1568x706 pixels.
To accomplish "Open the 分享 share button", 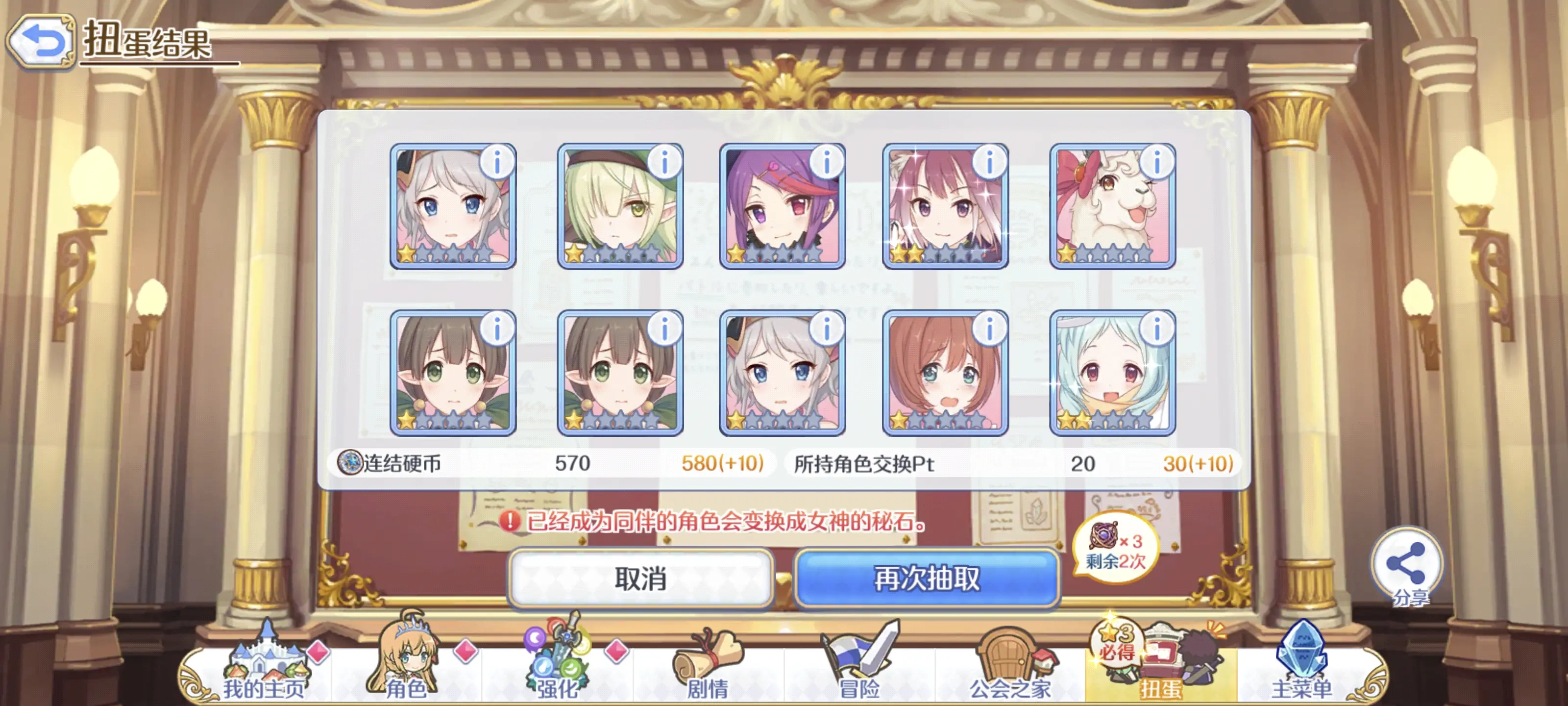I will [1407, 566].
